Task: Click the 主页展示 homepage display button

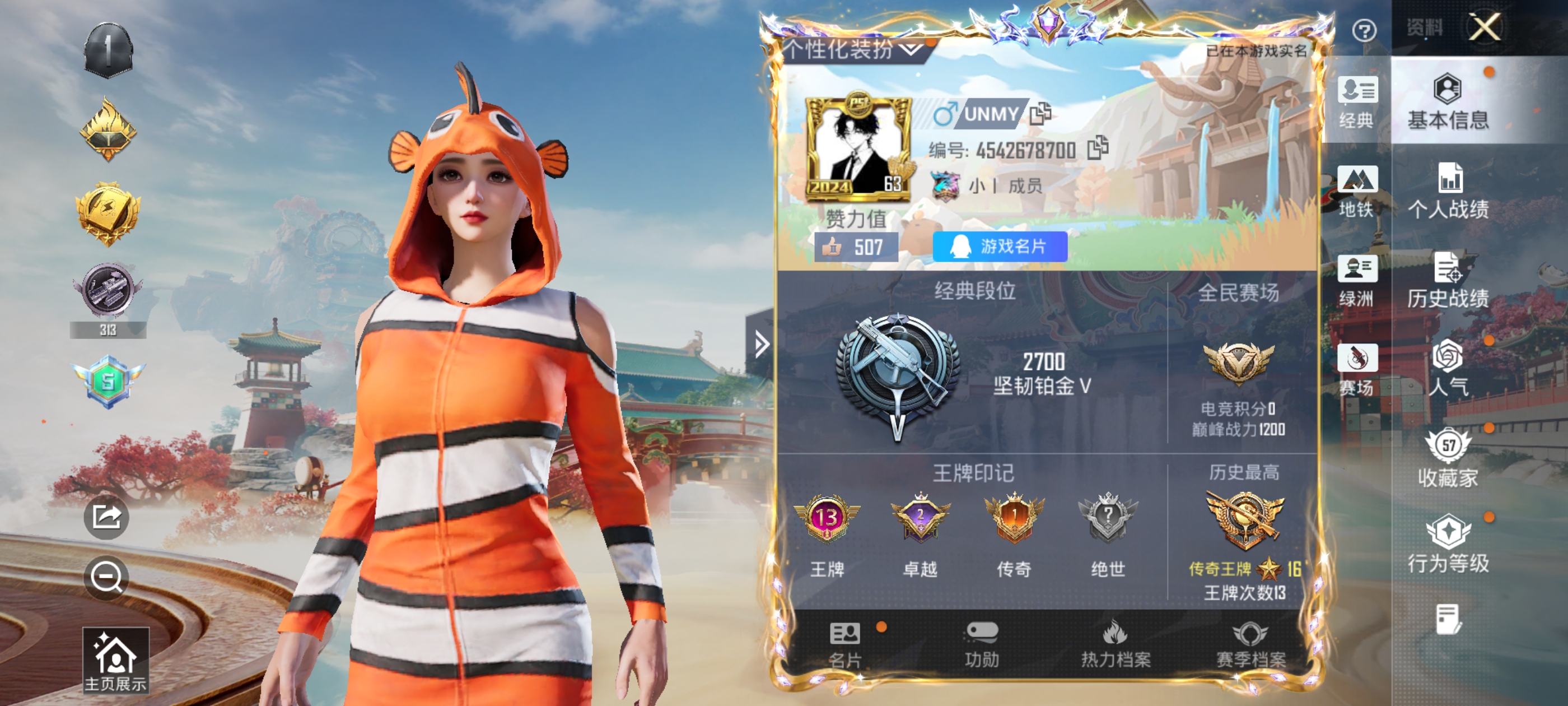Action: (115, 660)
